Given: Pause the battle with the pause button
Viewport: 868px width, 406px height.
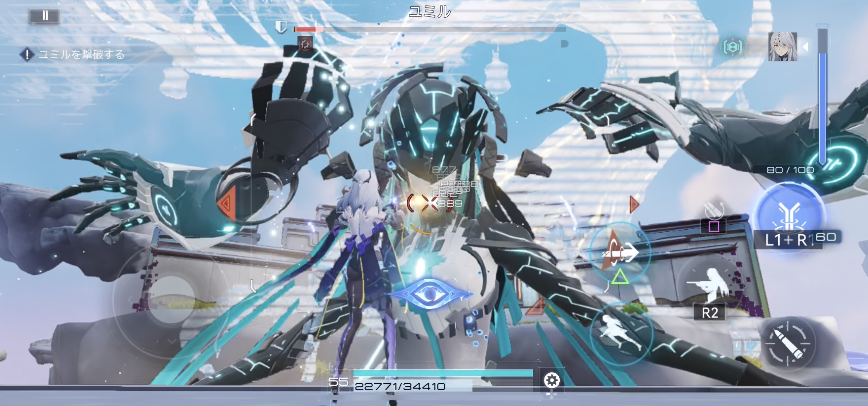Looking at the screenshot, I should (45, 16).
